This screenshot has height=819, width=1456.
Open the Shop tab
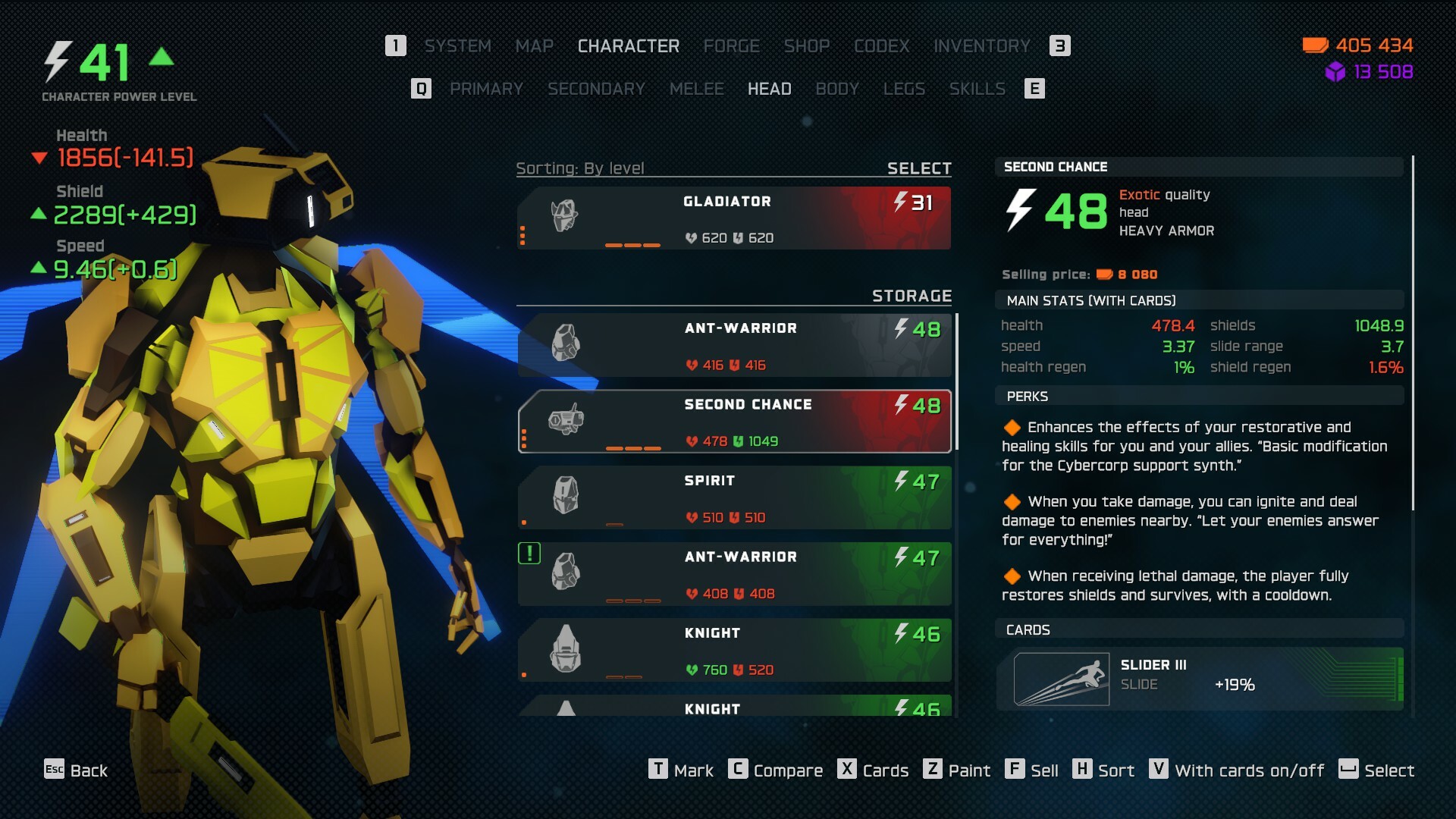point(806,46)
